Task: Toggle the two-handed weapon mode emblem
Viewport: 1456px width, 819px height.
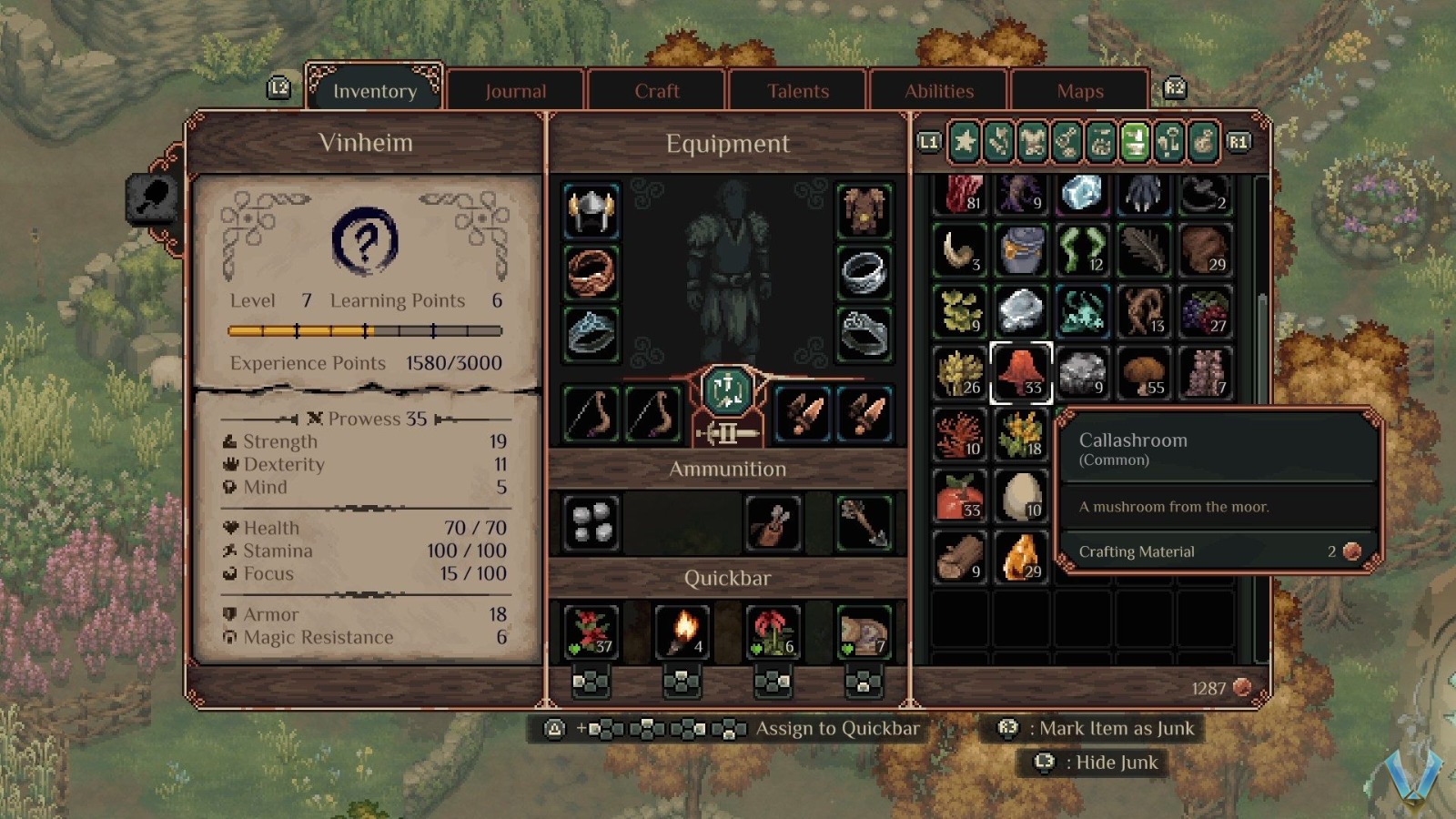Action: tap(725, 431)
